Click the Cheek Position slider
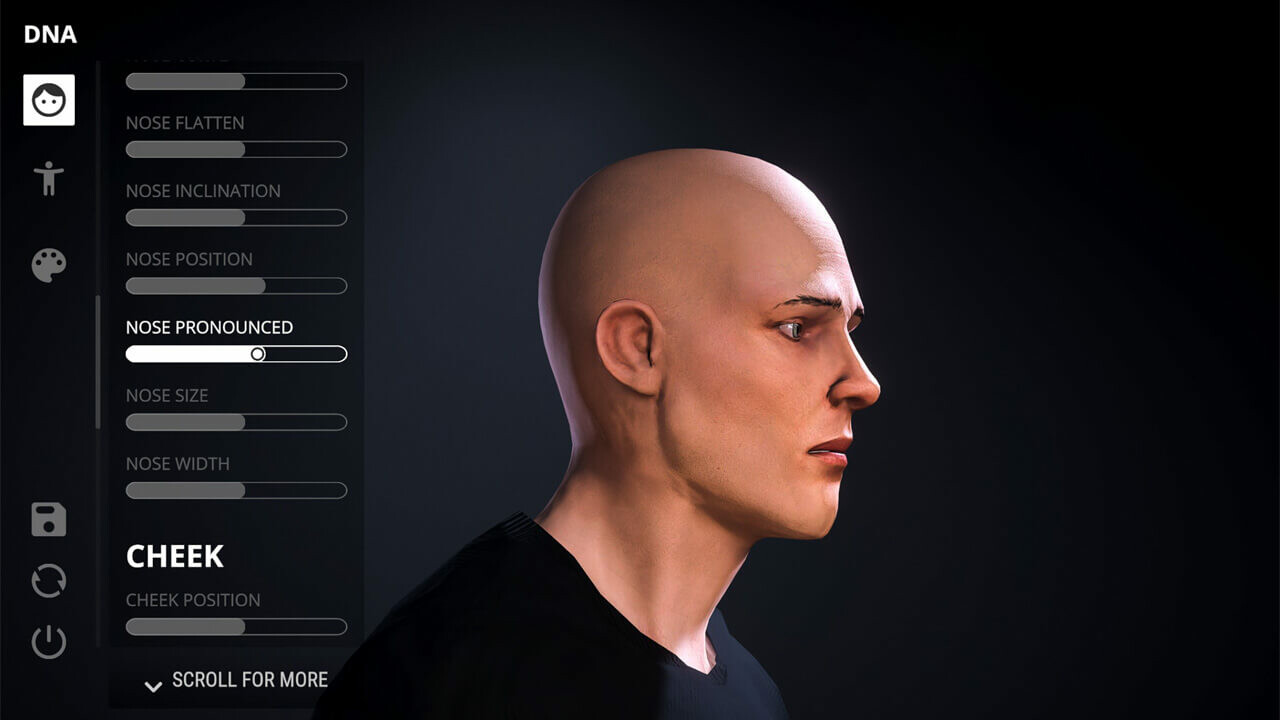Image resolution: width=1280 pixels, height=720 pixels. (236, 626)
